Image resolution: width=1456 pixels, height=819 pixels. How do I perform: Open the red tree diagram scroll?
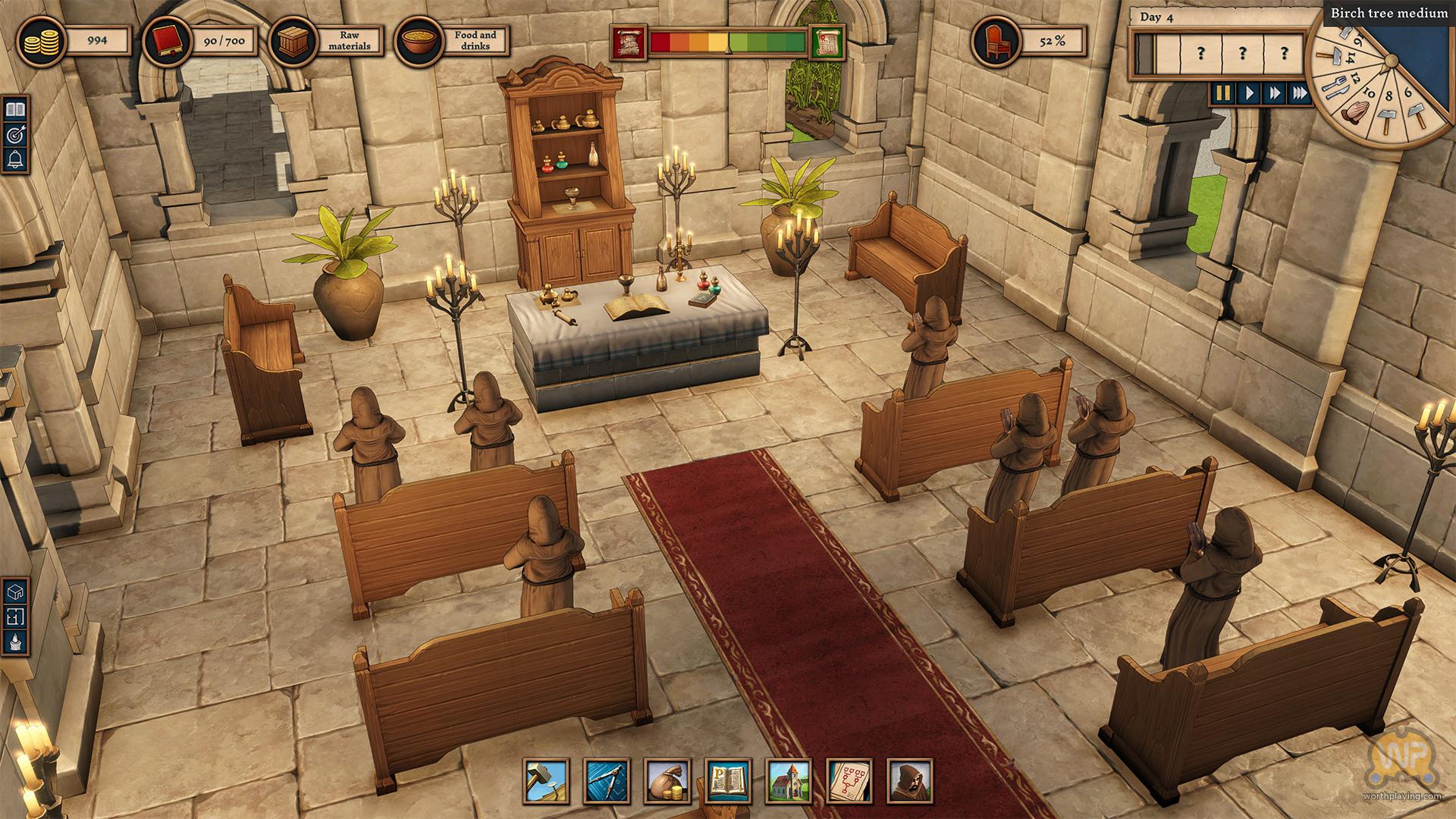coord(849,781)
